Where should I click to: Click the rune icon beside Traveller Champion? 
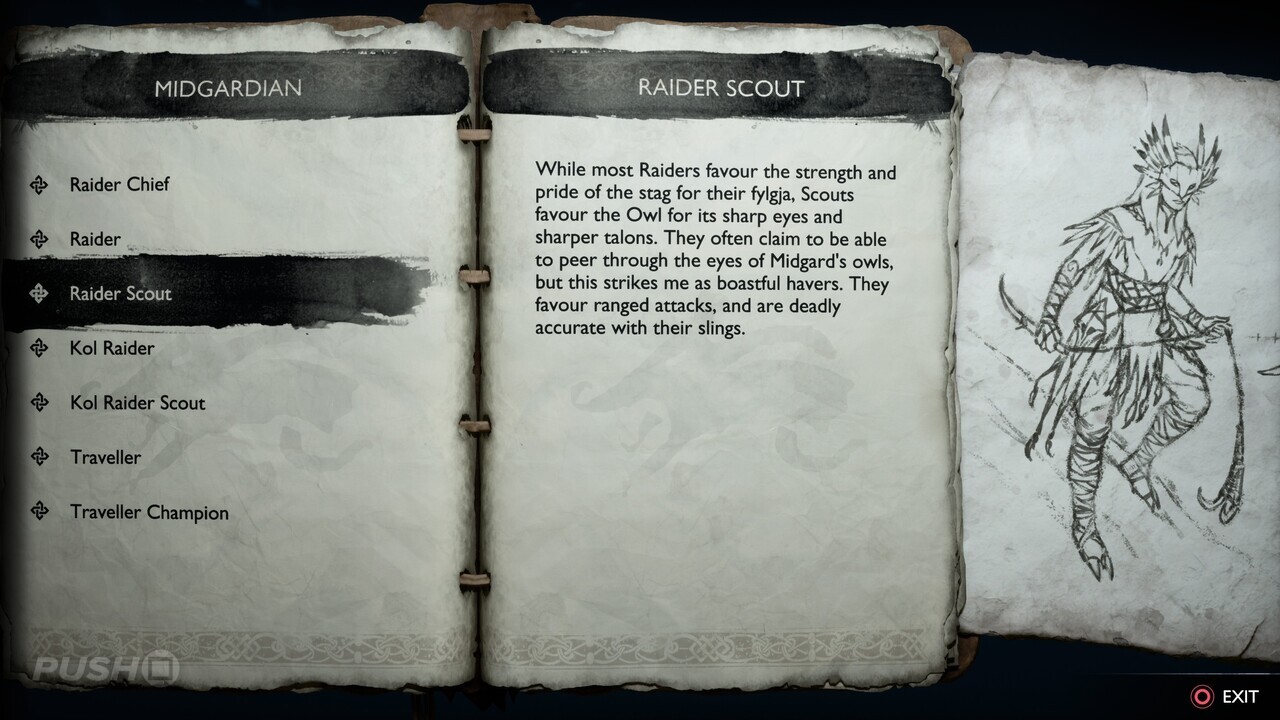(x=39, y=512)
